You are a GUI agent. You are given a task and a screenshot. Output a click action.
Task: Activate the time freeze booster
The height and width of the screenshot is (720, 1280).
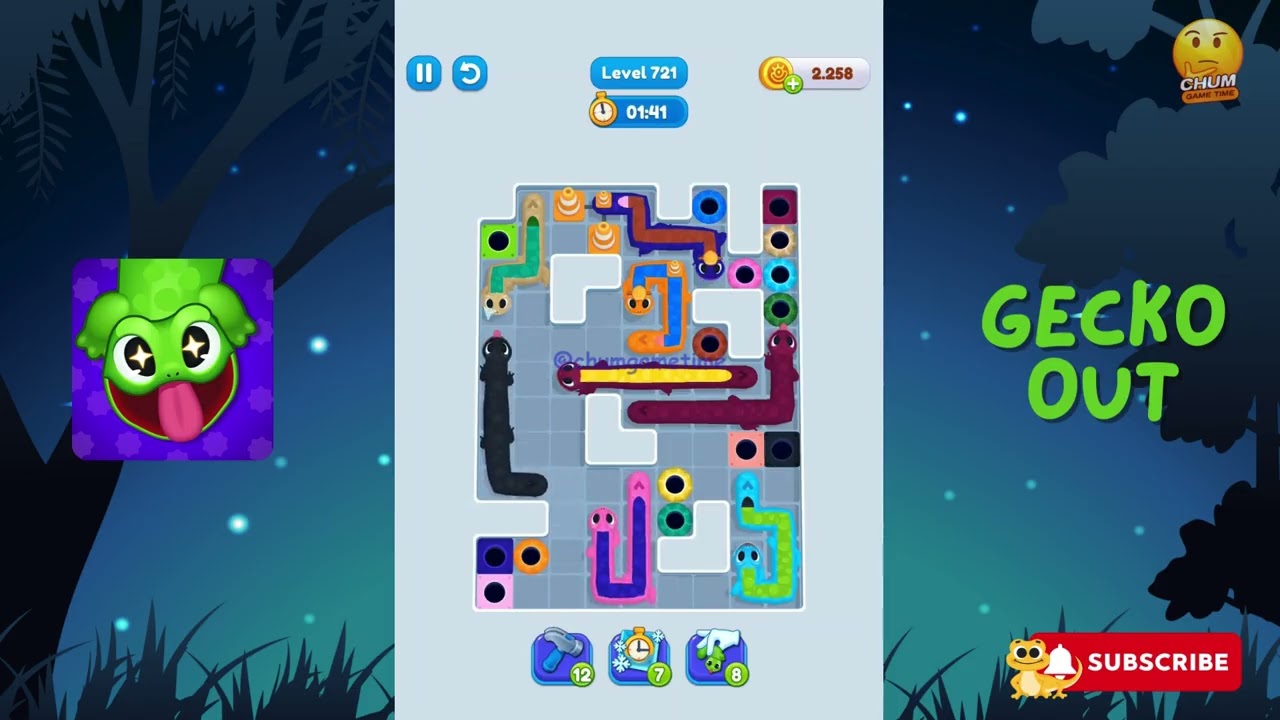tap(637, 656)
